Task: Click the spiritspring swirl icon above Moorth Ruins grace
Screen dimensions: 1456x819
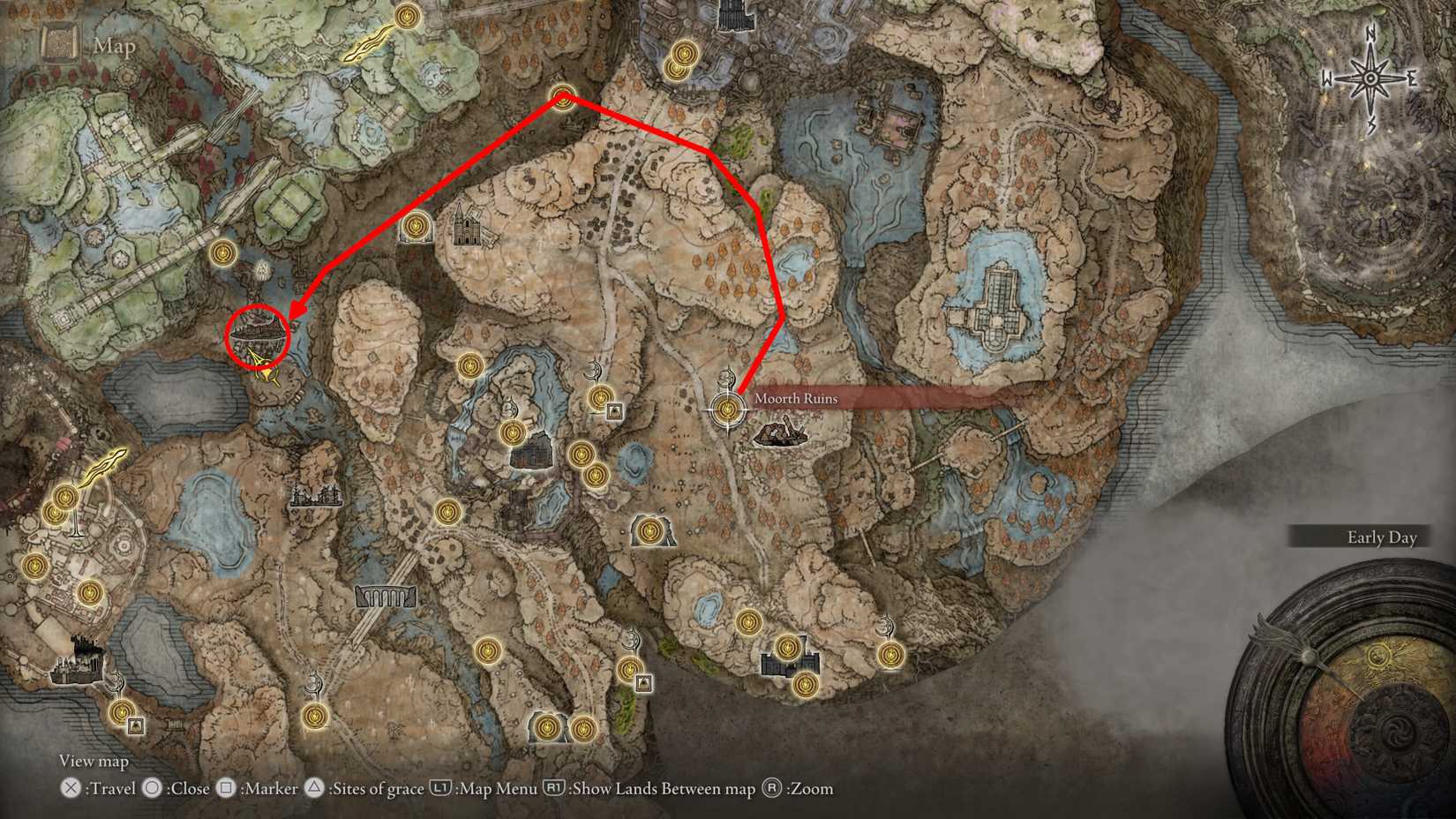Action: pos(727,377)
